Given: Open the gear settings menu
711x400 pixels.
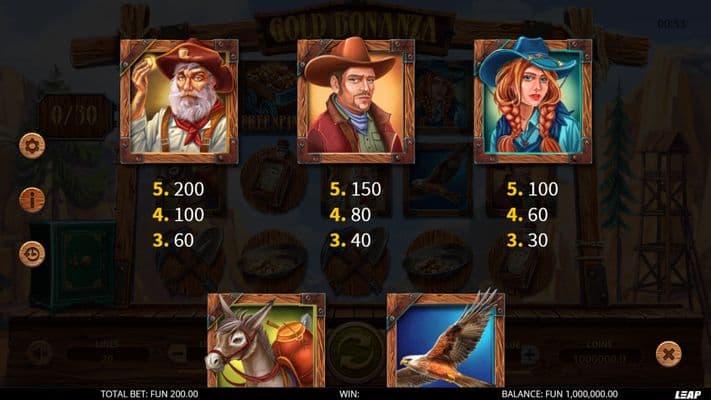Looking at the screenshot, I should [x=32, y=146].
